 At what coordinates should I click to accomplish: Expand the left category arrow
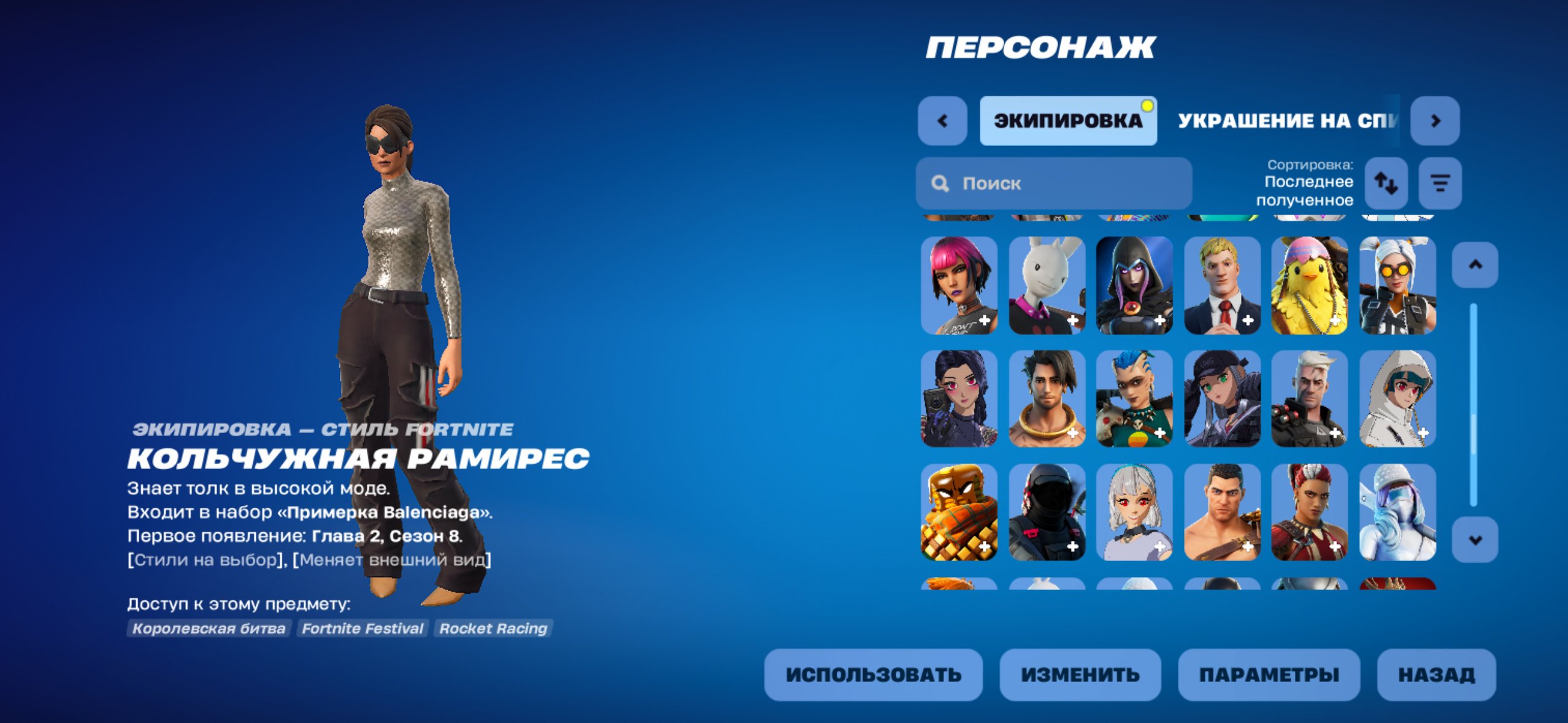[x=943, y=121]
